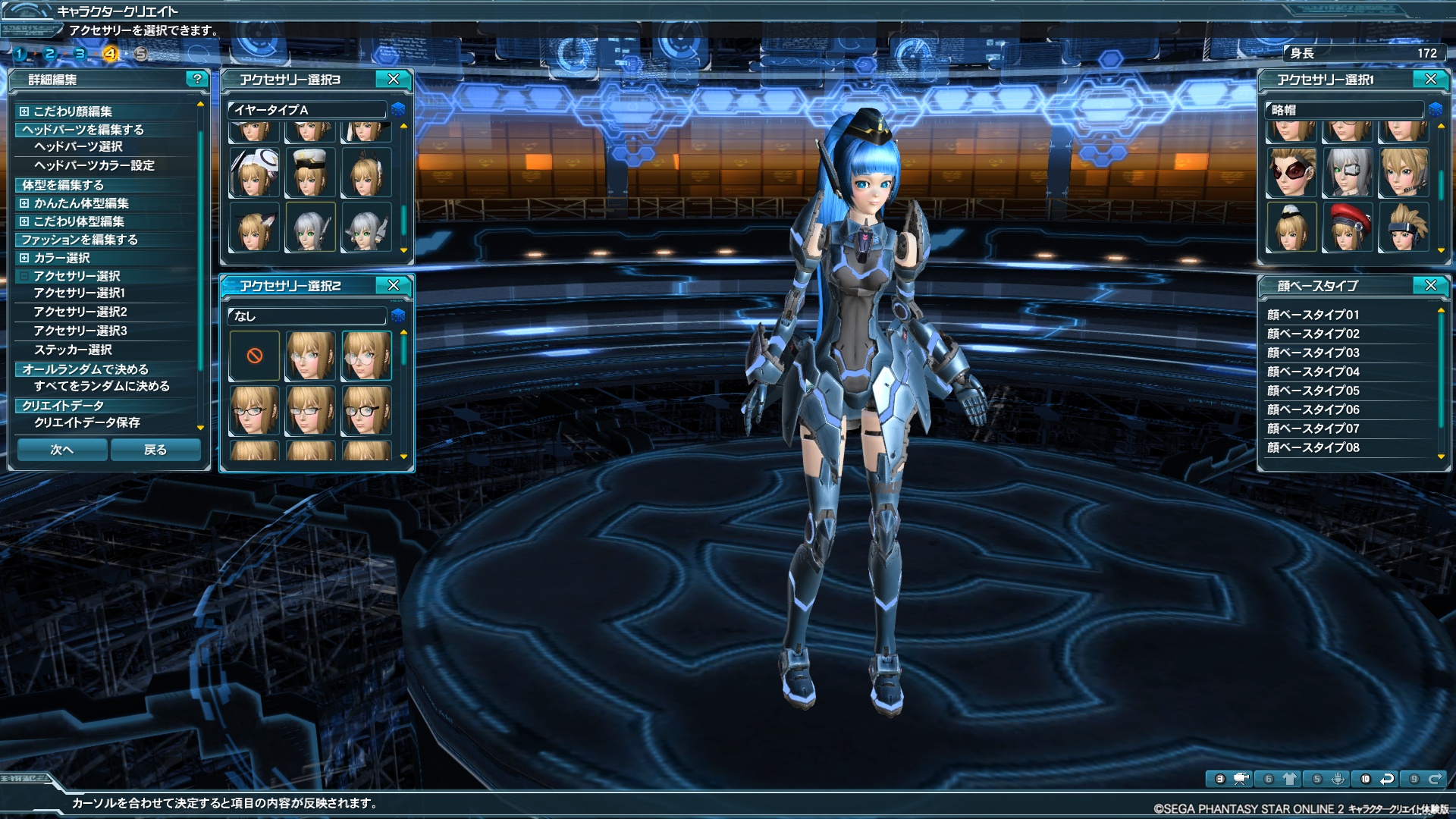Screen dimensions: 1456x819
Task: Choose the red goggles accessory thumbnail
Action: (1291, 172)
